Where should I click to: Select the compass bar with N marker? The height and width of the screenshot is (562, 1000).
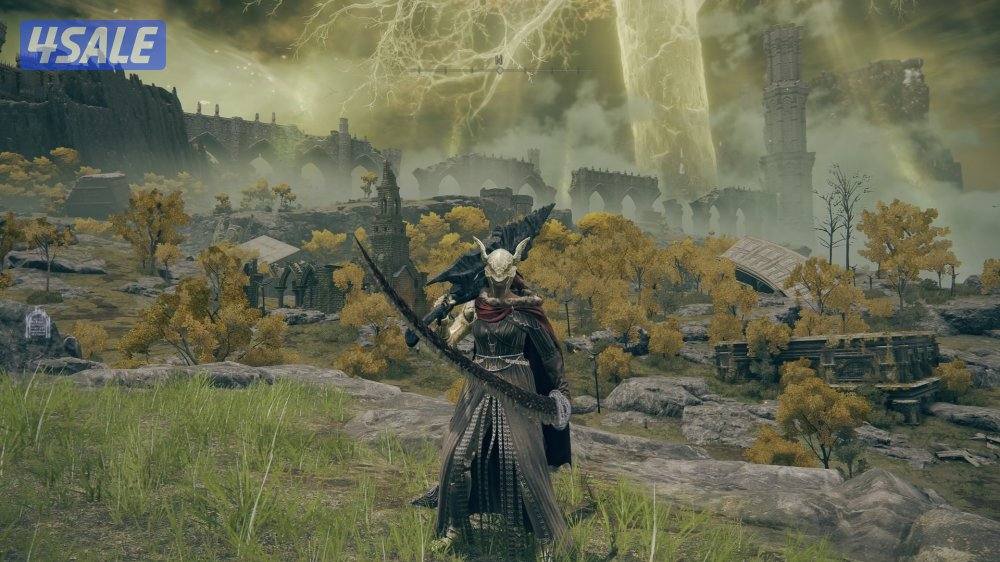point(498,69)
